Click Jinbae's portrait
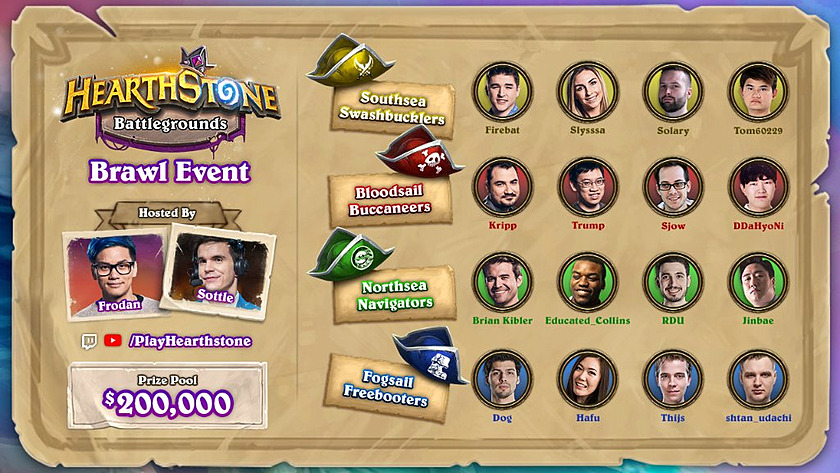 click(758, 281)
